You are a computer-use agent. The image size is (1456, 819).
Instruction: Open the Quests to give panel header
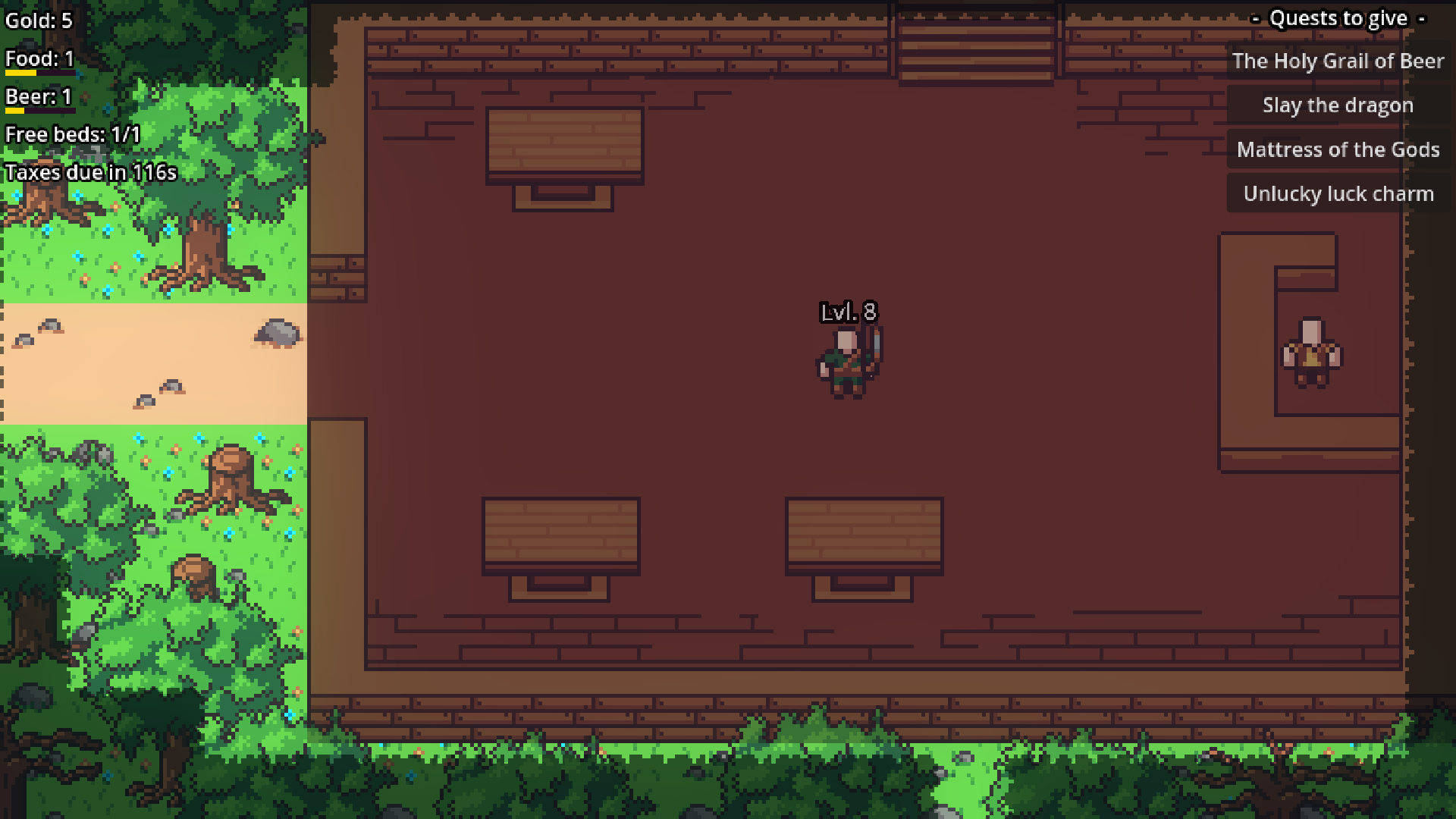coord(1337,17)
